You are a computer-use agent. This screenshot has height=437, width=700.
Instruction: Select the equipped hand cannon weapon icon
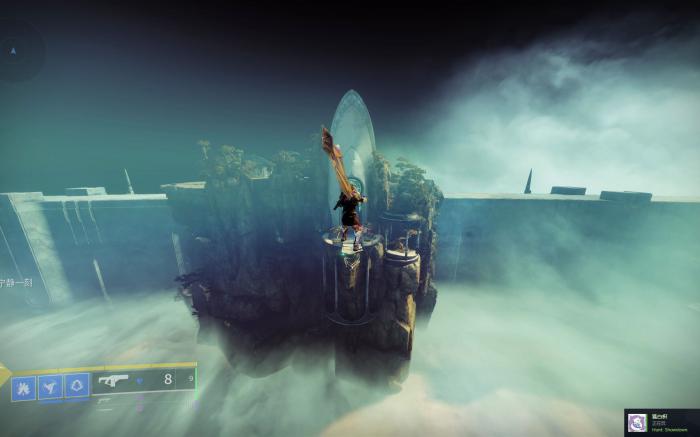click(x=113, y=380)
